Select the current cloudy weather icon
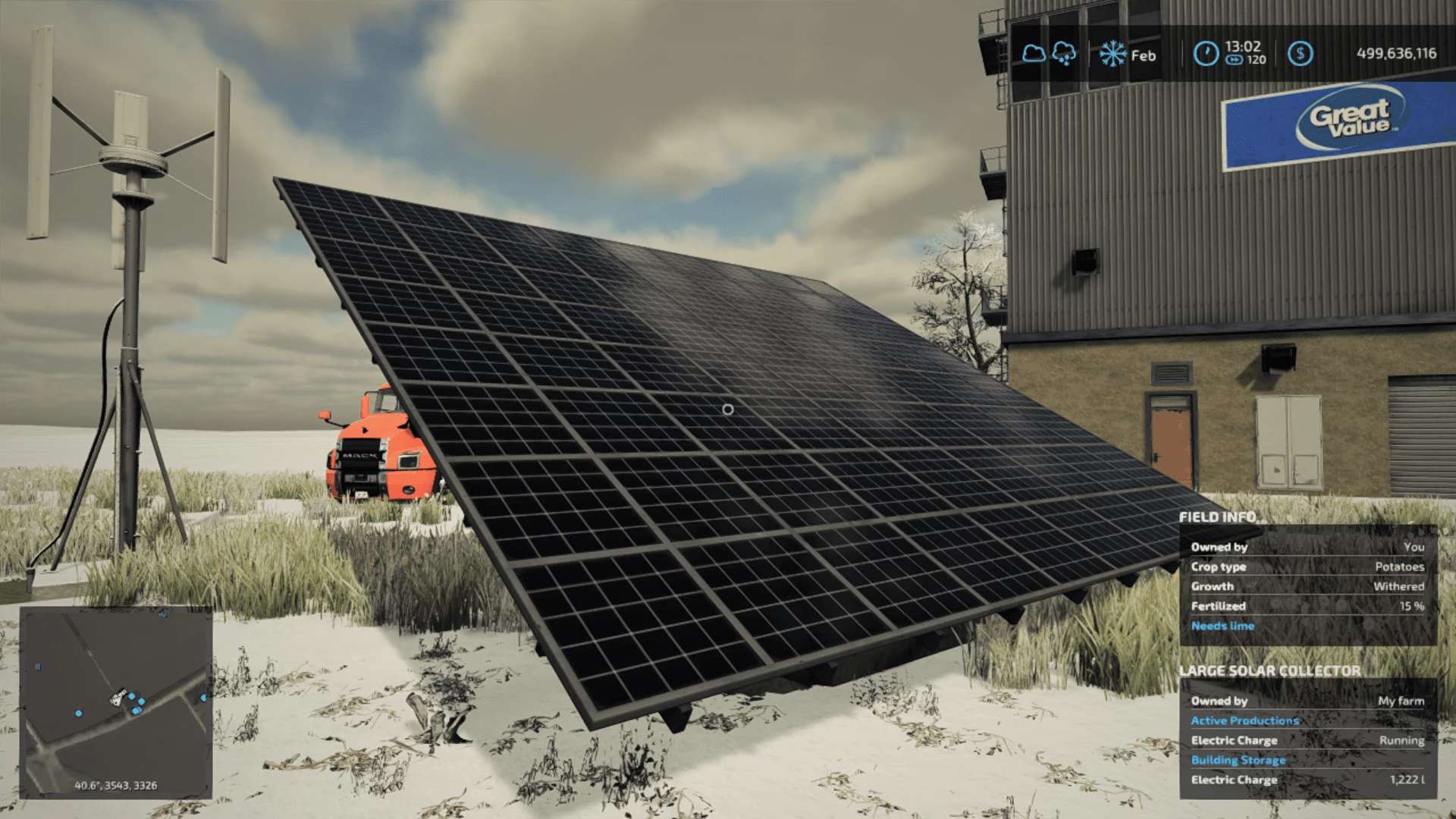 pyautogui.click(x=1033, y=54)
